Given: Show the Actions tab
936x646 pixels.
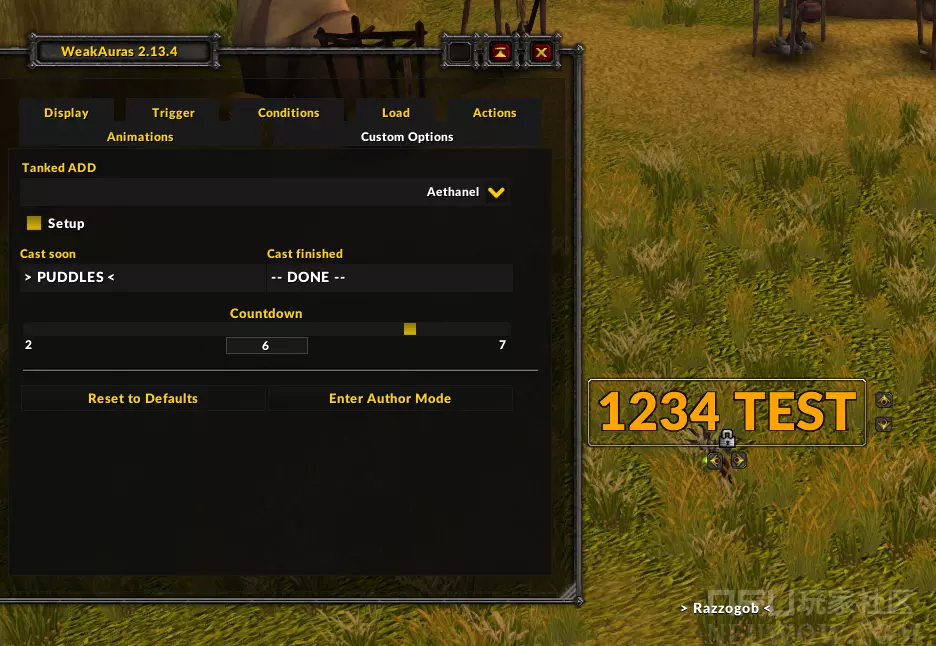Looking at the screenshot, I should coord(494,113).
